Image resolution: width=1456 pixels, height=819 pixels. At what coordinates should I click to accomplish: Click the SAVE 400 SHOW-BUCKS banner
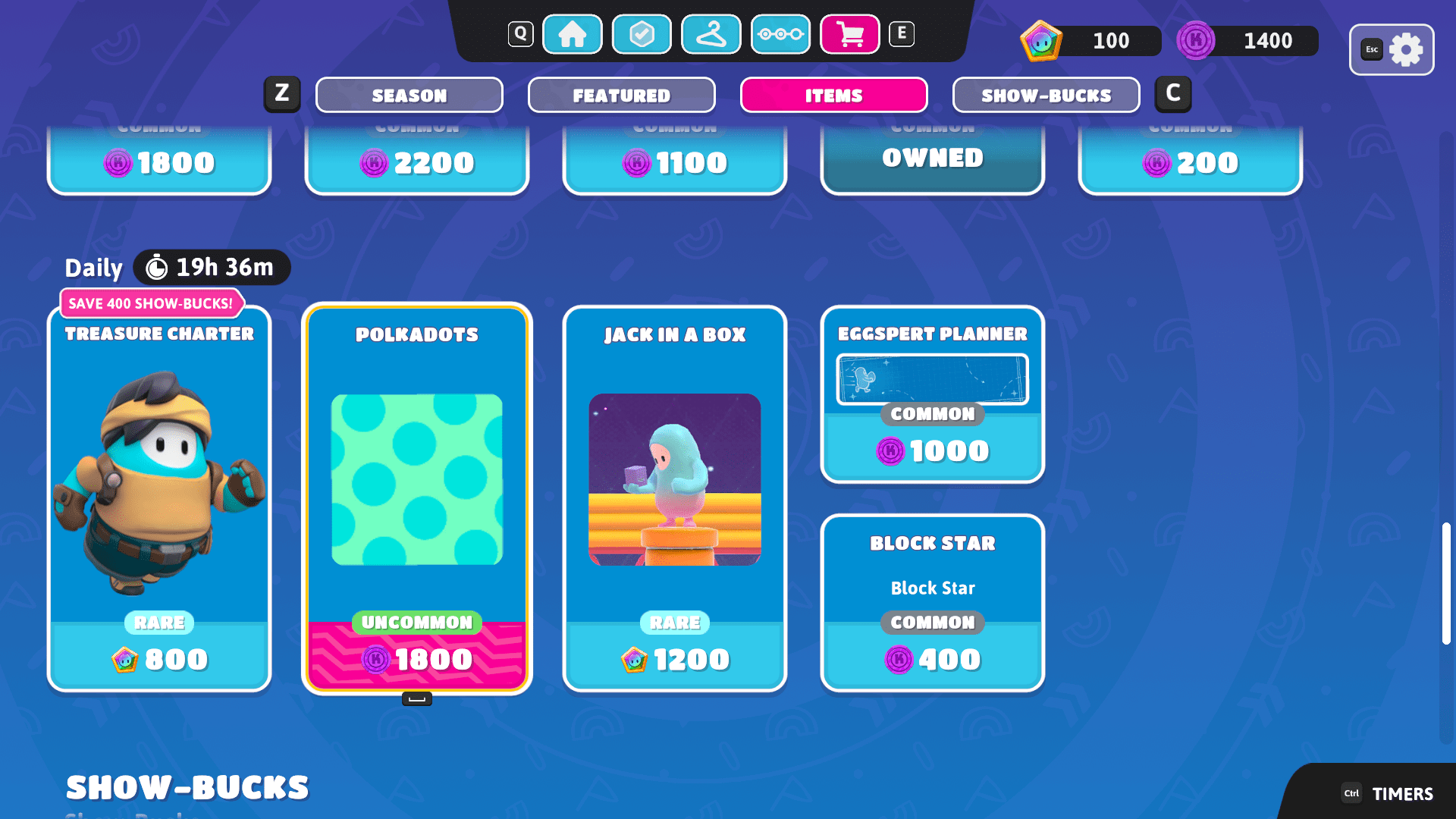152,303
